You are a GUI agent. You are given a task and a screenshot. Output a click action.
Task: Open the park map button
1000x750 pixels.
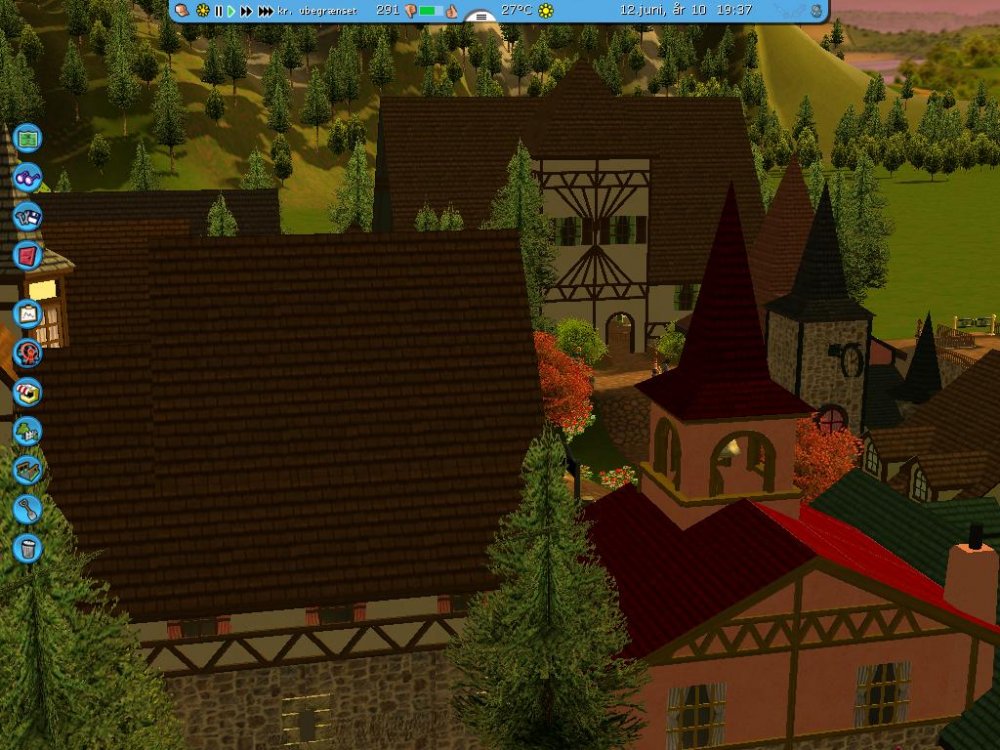[27, 138]
